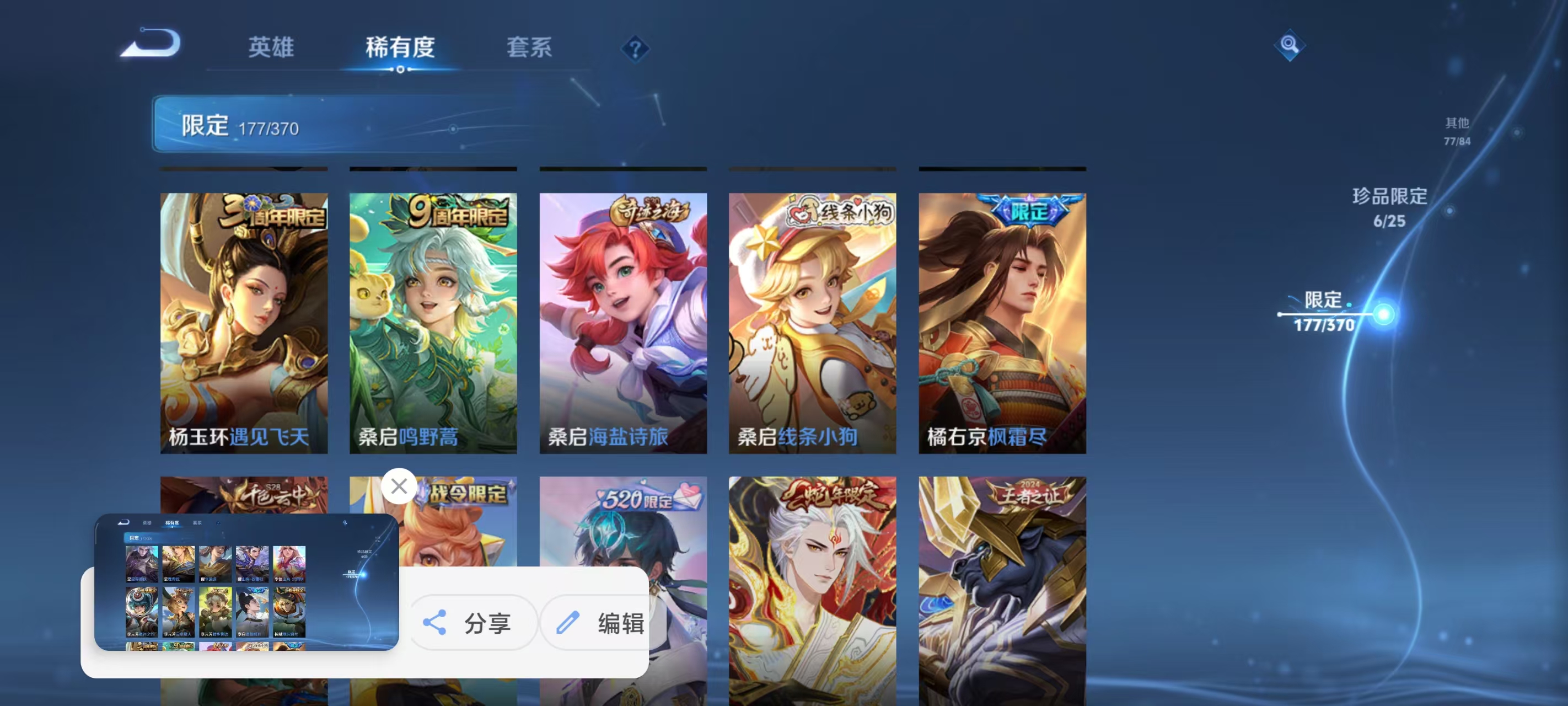Viewport: 1568px width, 706px height.
Task: Select the 桑启鸣野蒿 skin card
Action: pos(433,323)
